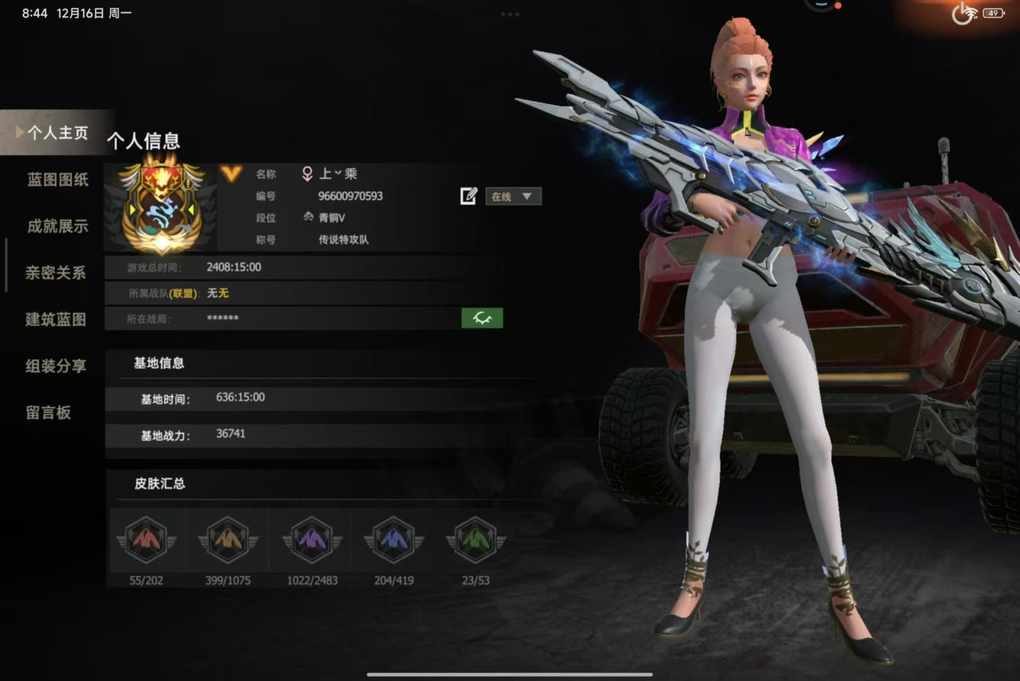Image resolution: width=1020 pixels, height=681 pixels.
Task: Show the 成就展示 tab
Action: (x=58, y=226)
